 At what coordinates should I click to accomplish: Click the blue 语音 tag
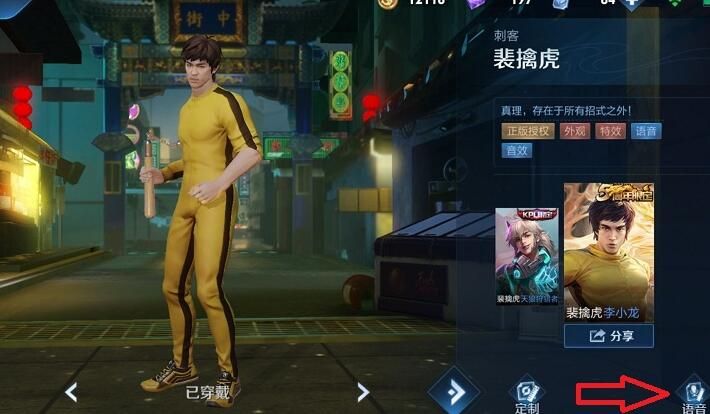coord(646,131)
